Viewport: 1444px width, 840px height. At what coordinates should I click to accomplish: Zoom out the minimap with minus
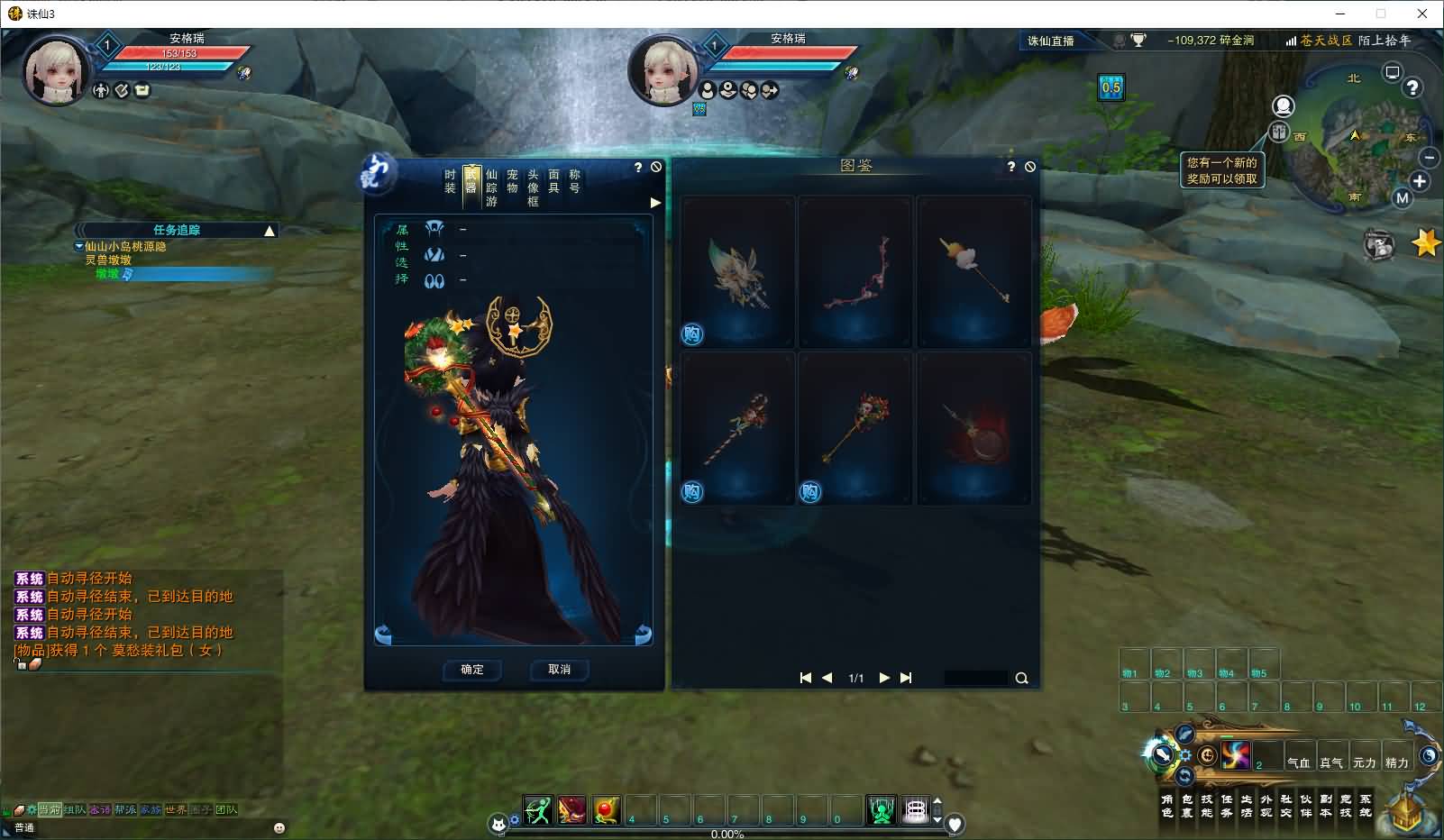[x=1429, y=158]
